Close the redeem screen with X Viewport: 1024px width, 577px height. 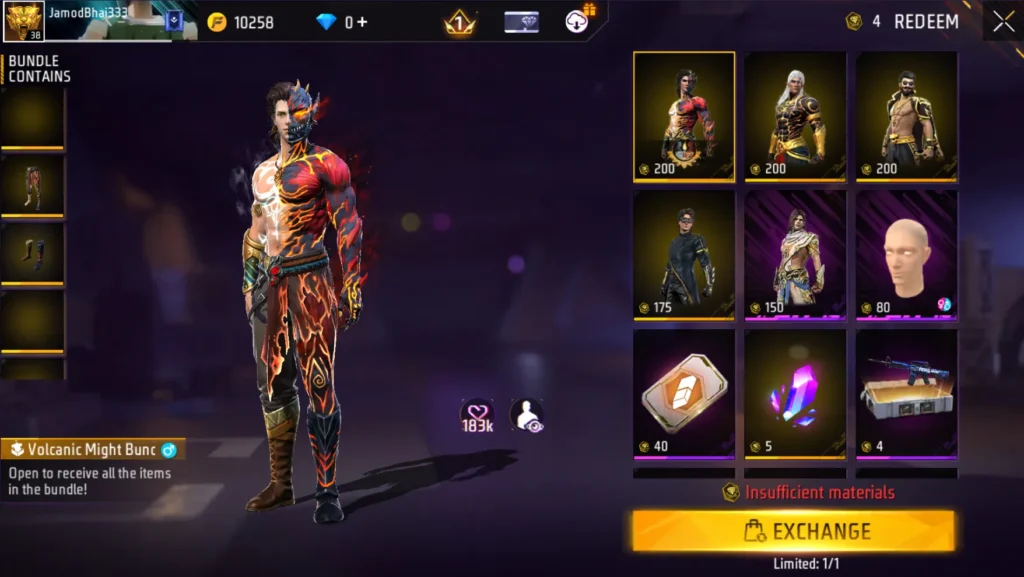[x=1003, y=21]
